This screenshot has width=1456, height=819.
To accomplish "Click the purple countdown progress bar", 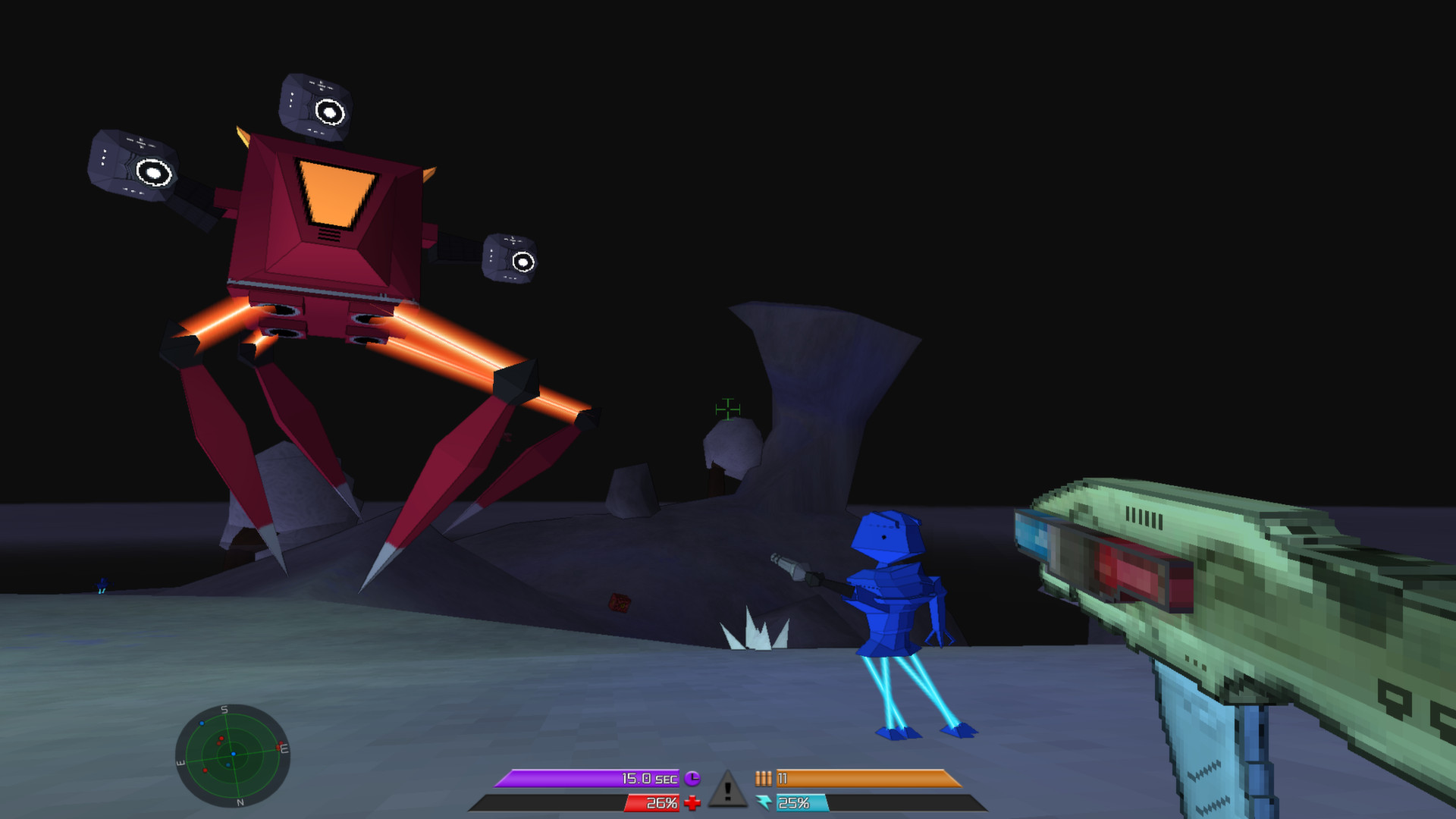I will pyautogui.click(x=561, y=777).
